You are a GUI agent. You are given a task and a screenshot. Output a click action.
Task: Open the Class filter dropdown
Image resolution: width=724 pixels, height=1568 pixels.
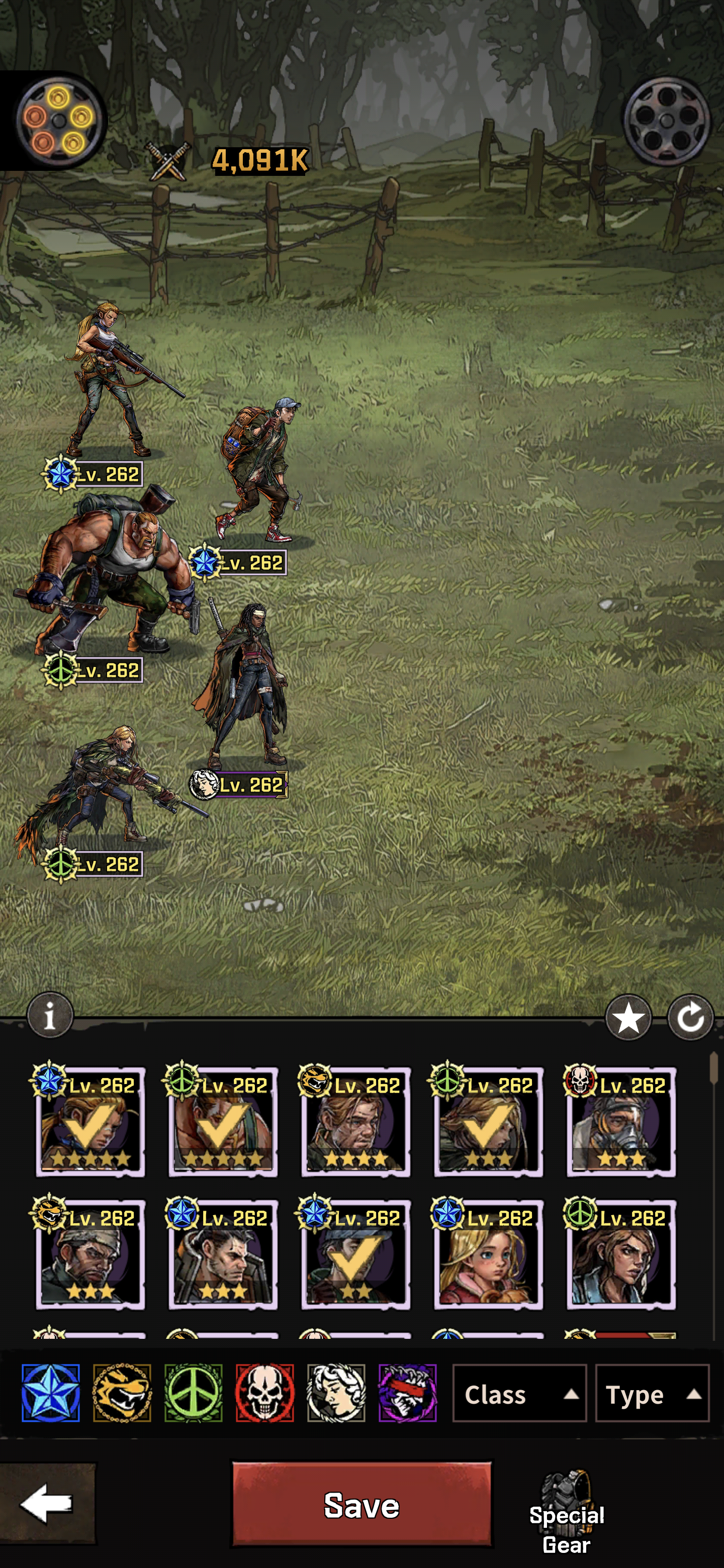click(519, 1394)
